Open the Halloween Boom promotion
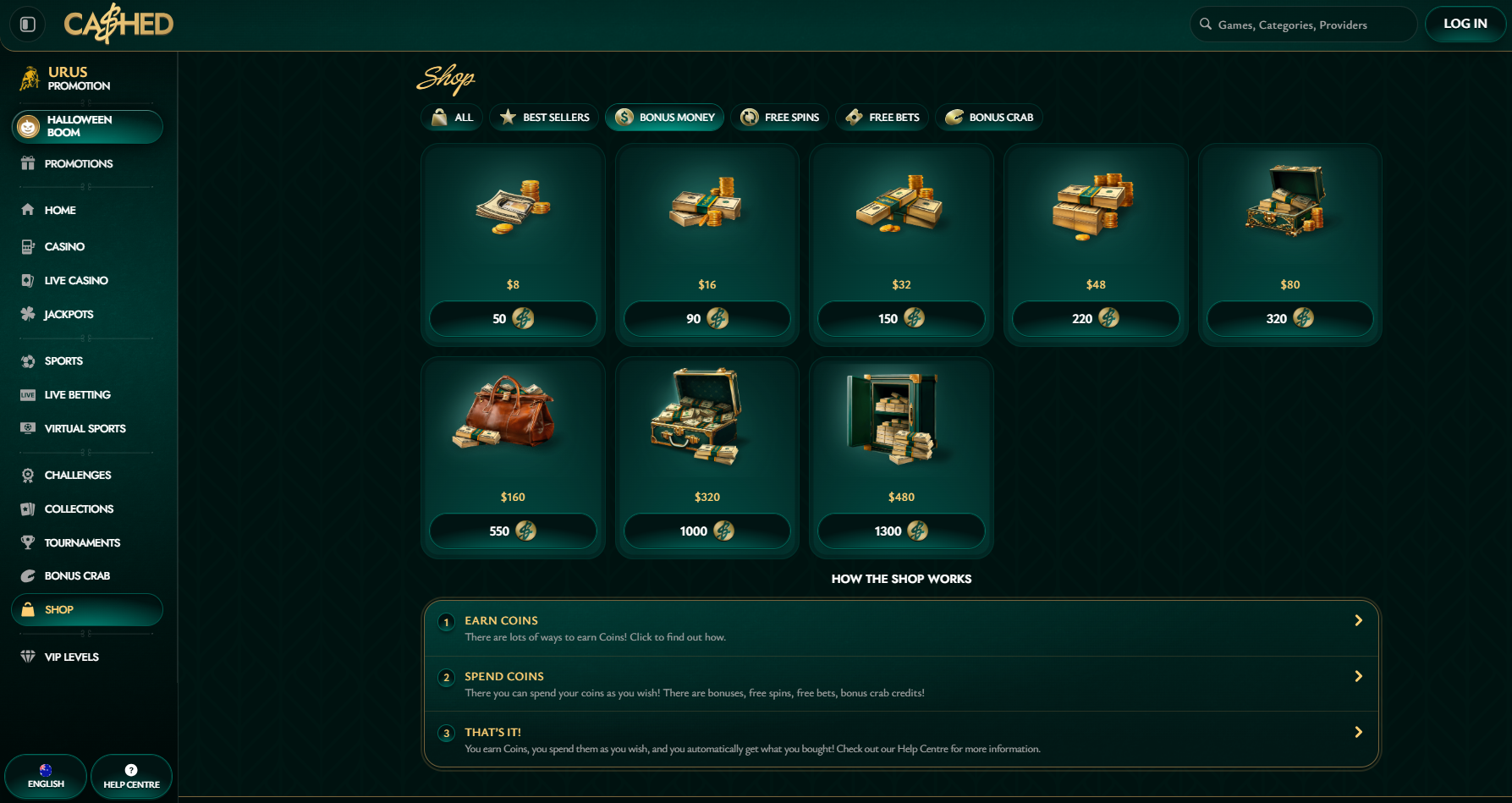 87,126
